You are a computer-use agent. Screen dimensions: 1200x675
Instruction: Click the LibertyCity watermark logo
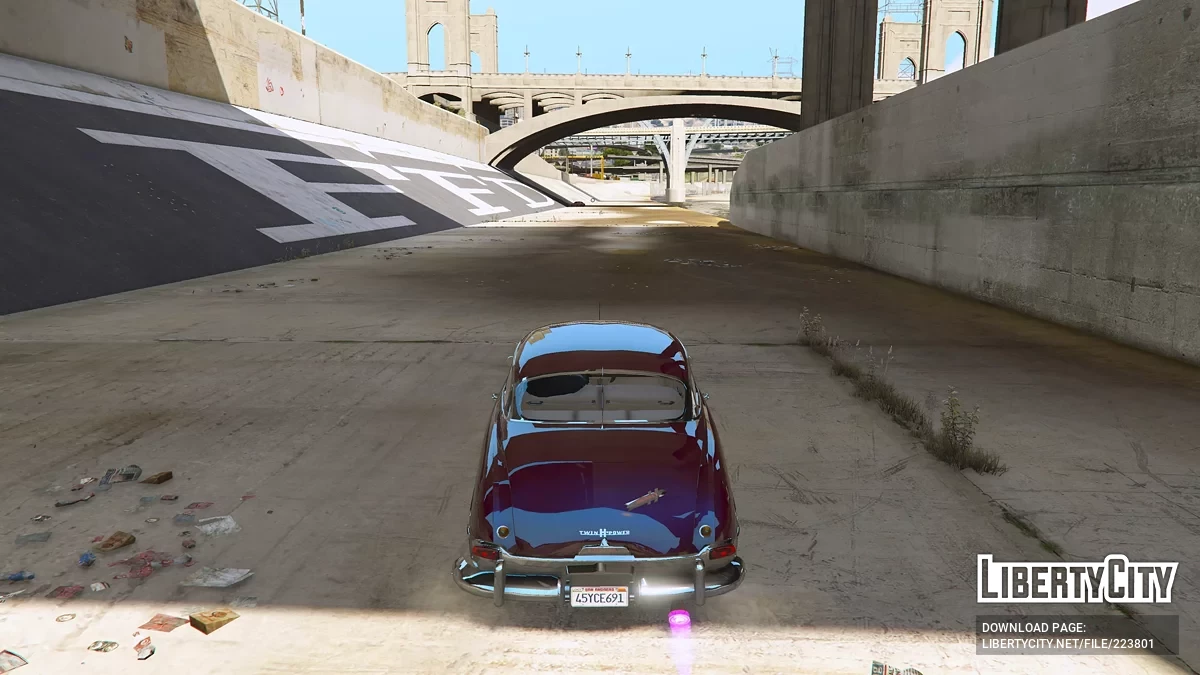tap(1077, 579)
